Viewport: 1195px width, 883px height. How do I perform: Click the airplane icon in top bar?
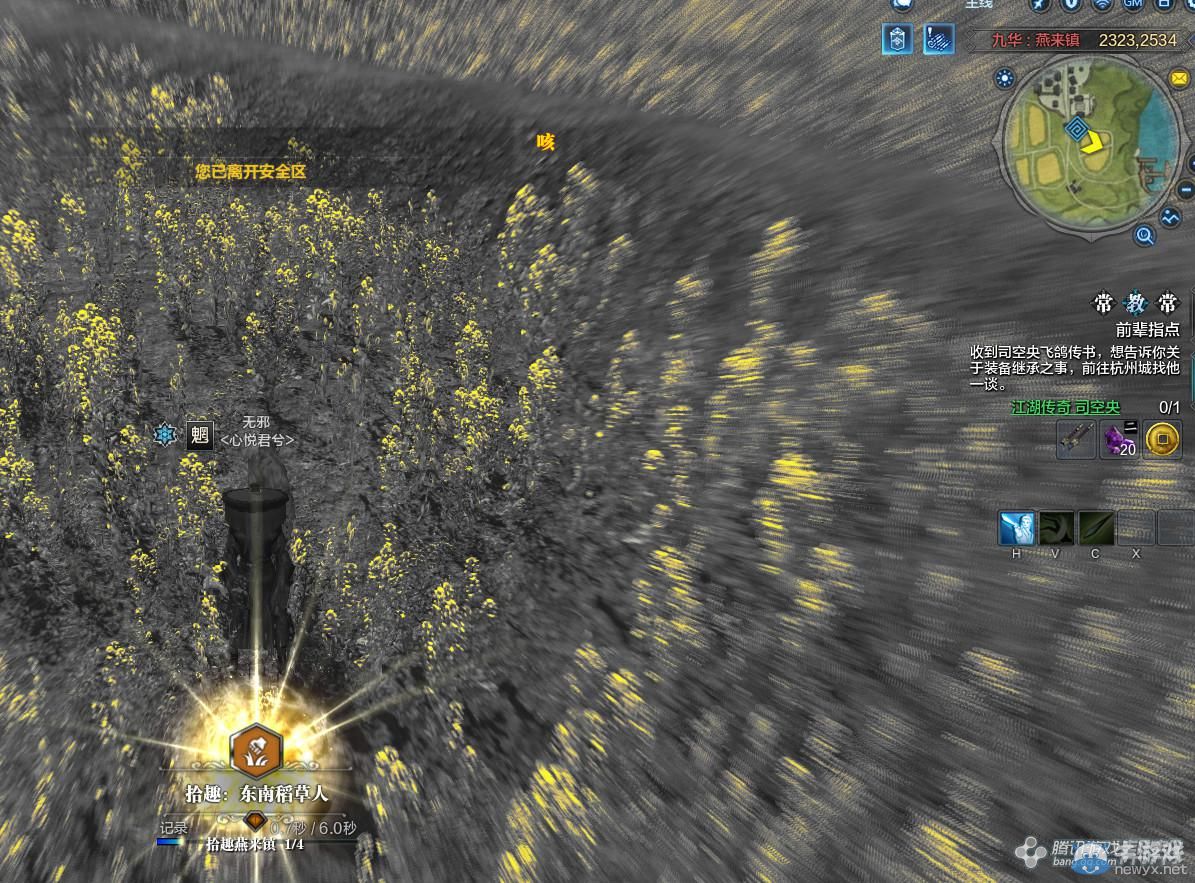click(x=1039, y=4)
